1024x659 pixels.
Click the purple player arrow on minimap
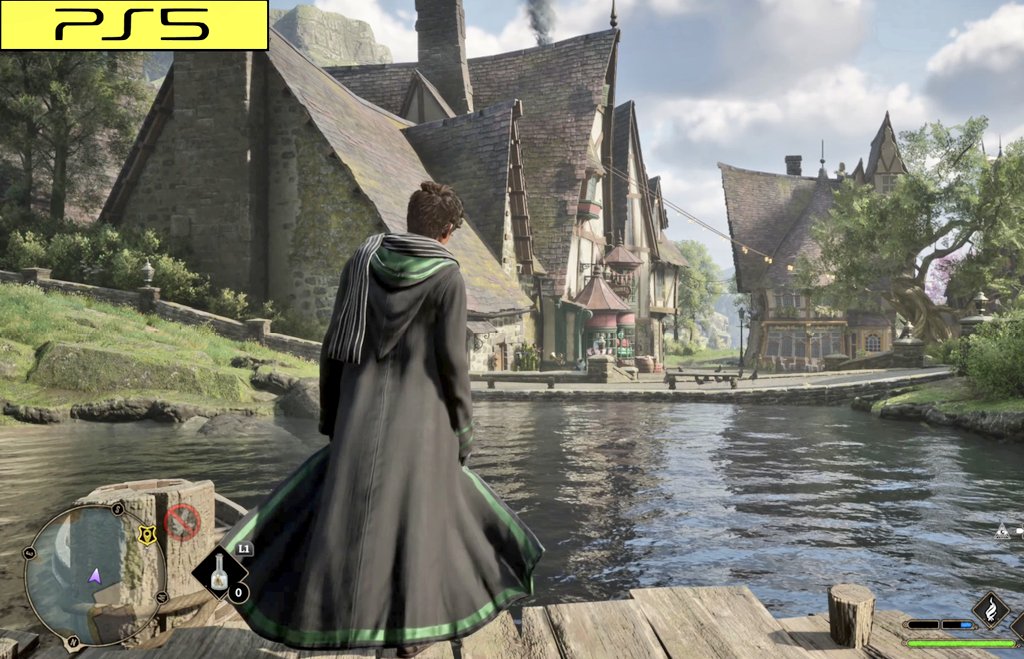pyautogui.click(x=94, y=575)
